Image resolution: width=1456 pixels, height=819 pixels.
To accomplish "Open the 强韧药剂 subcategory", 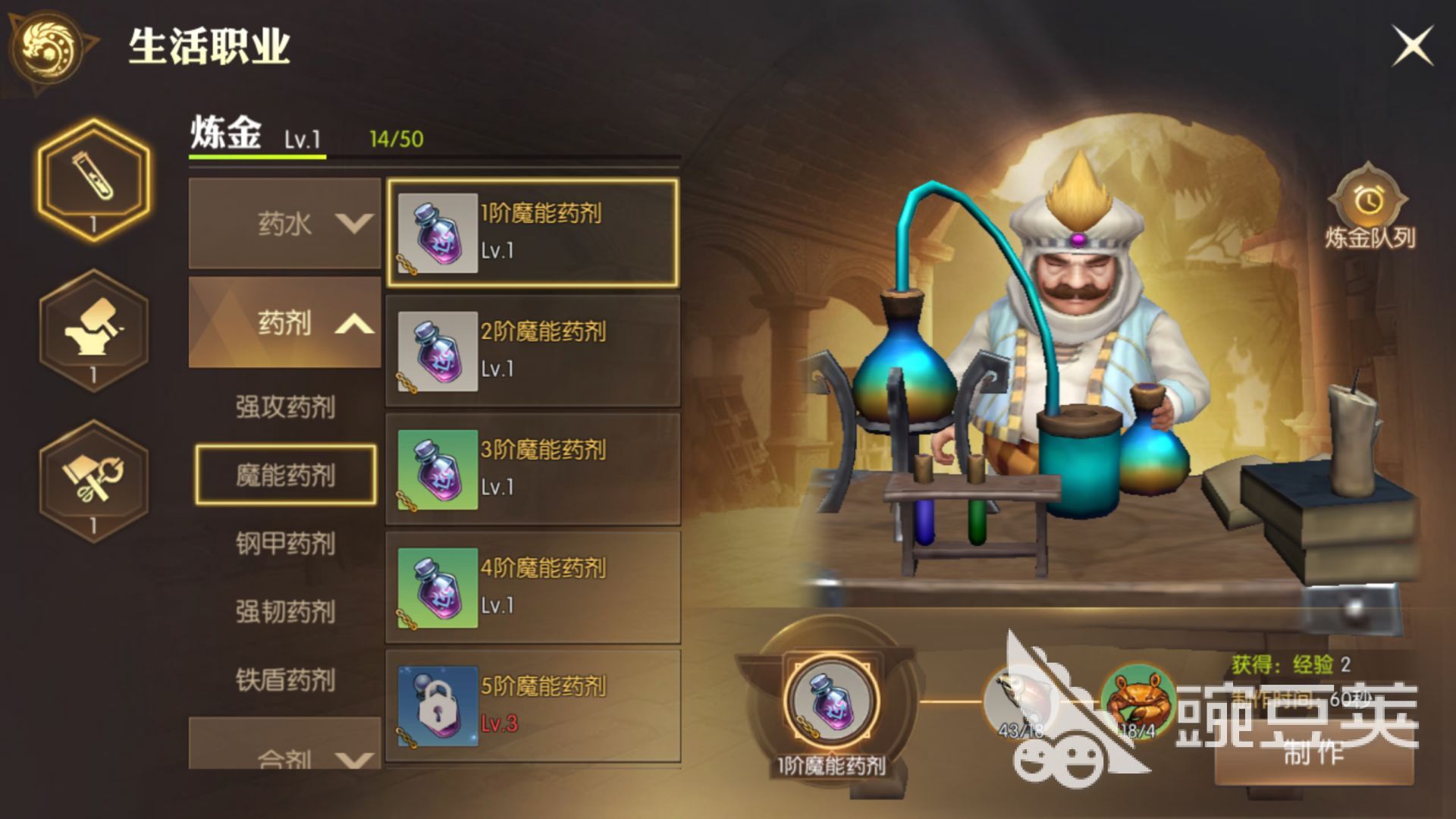I will (285, 612).
